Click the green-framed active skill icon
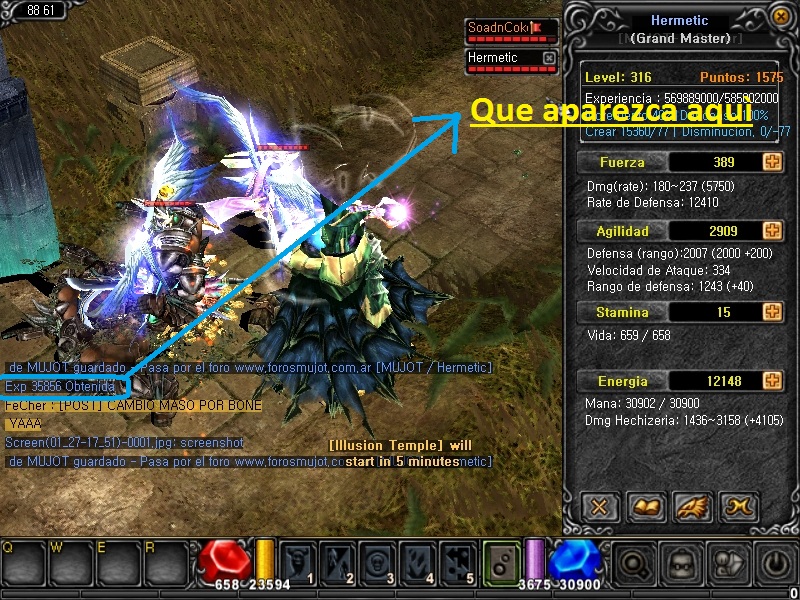 click(x=501, y=562)
